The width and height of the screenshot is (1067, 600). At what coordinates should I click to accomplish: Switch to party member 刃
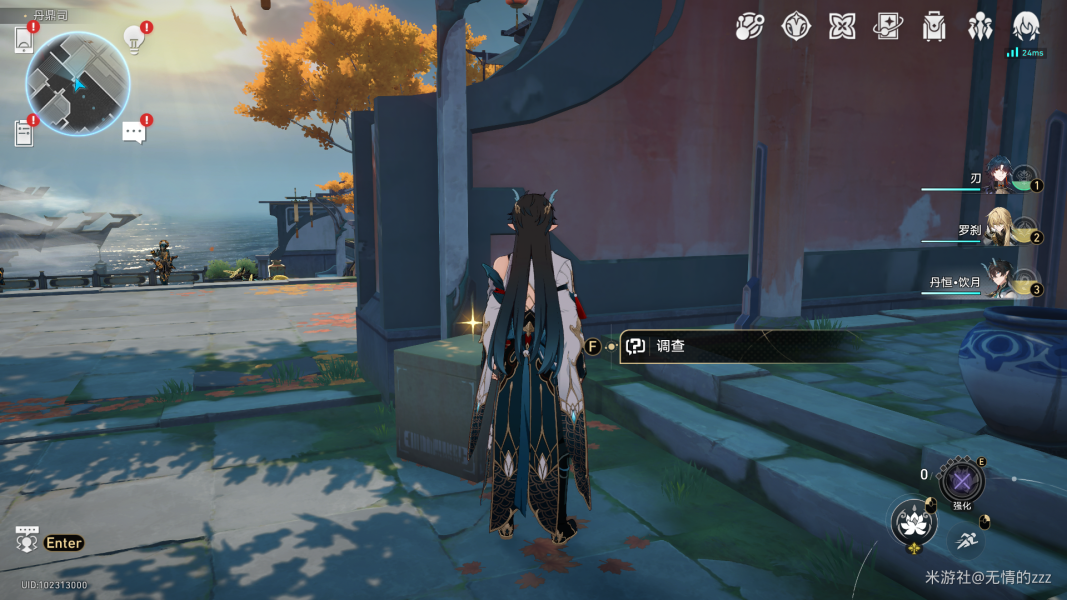[x=1000, y=177]
